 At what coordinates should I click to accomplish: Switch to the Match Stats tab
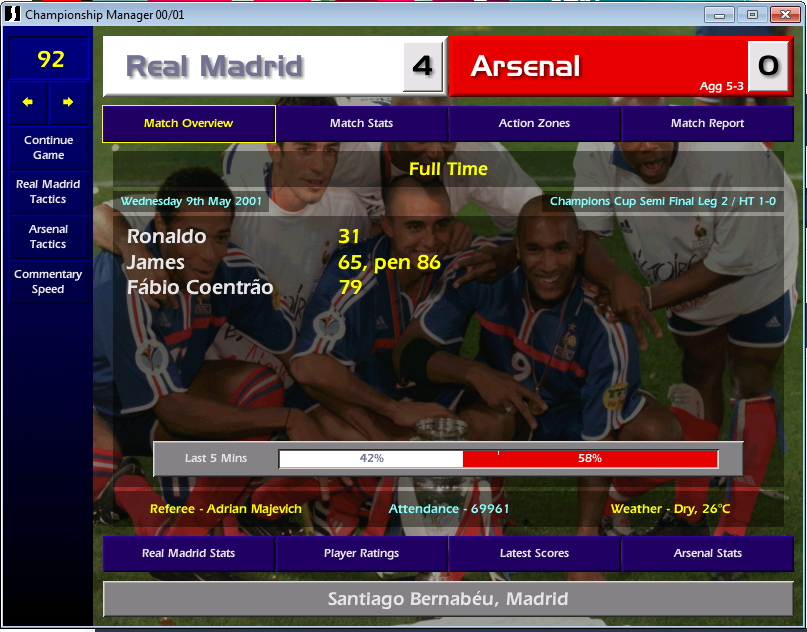point(361,124)
